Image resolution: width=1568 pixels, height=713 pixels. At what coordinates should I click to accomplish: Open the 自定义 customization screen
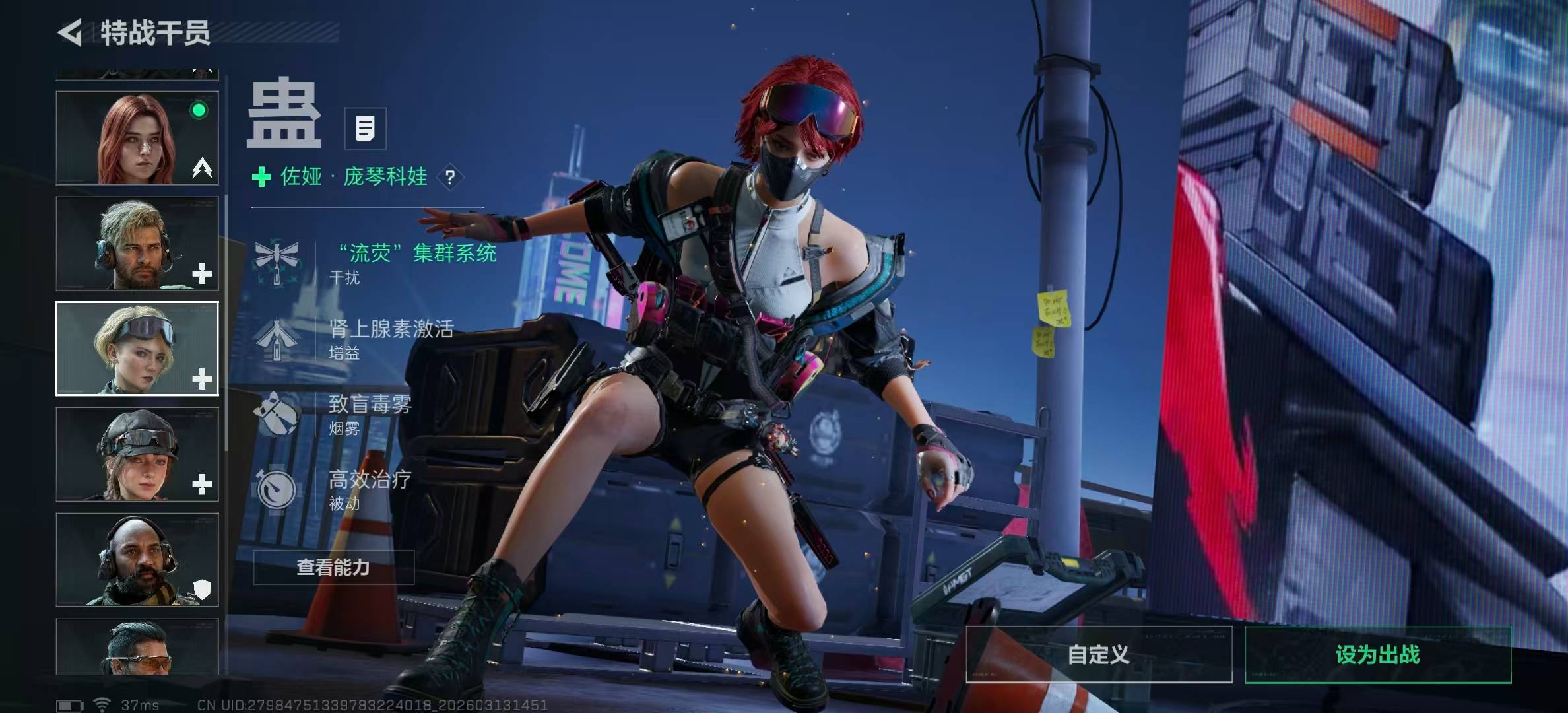pos(1099,654)
